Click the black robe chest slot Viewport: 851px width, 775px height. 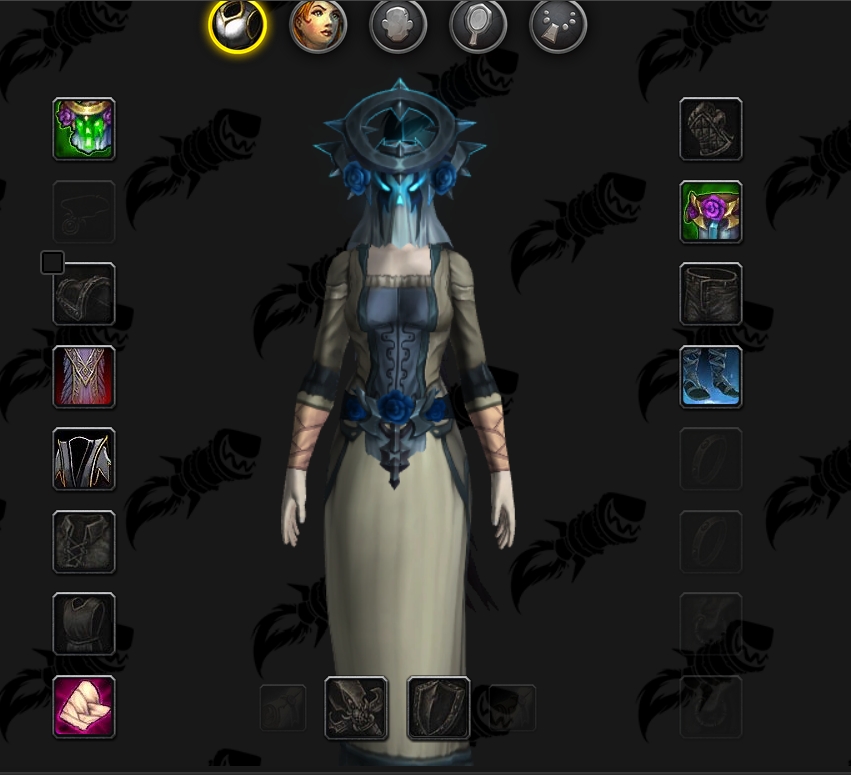(x=84, y=459)
